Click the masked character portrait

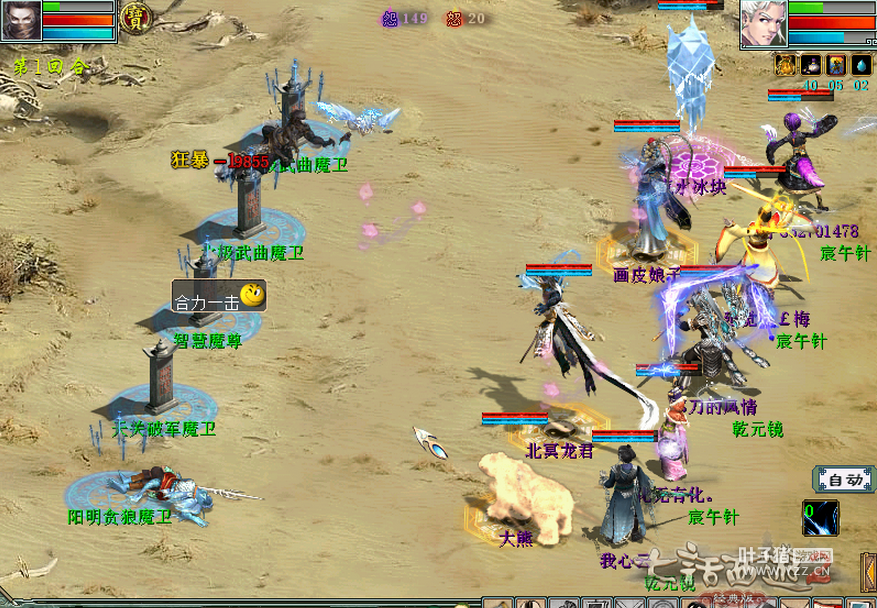[x=21, y=20]
